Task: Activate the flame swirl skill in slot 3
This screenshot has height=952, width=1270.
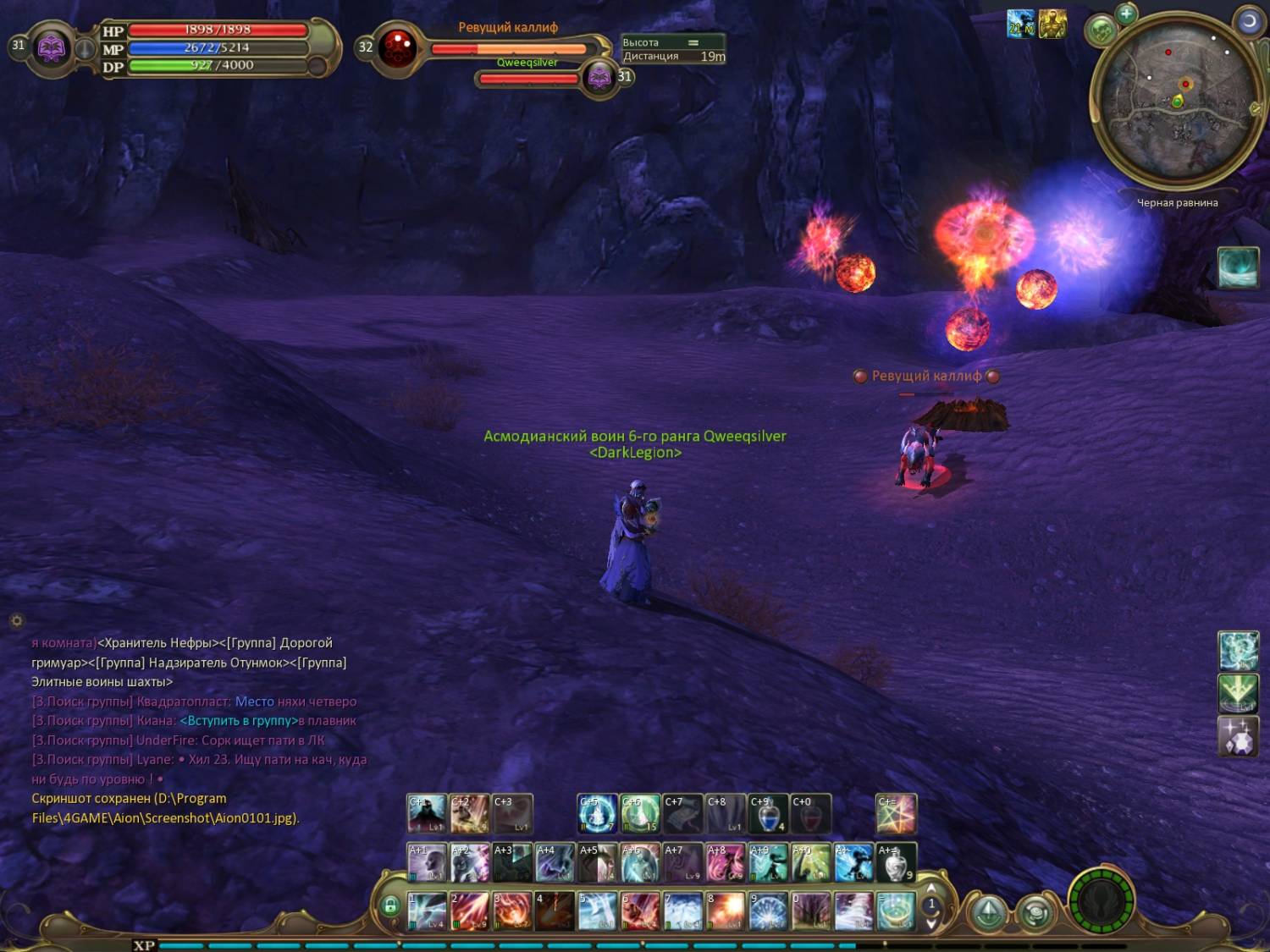Action: [x=512, y=911]
